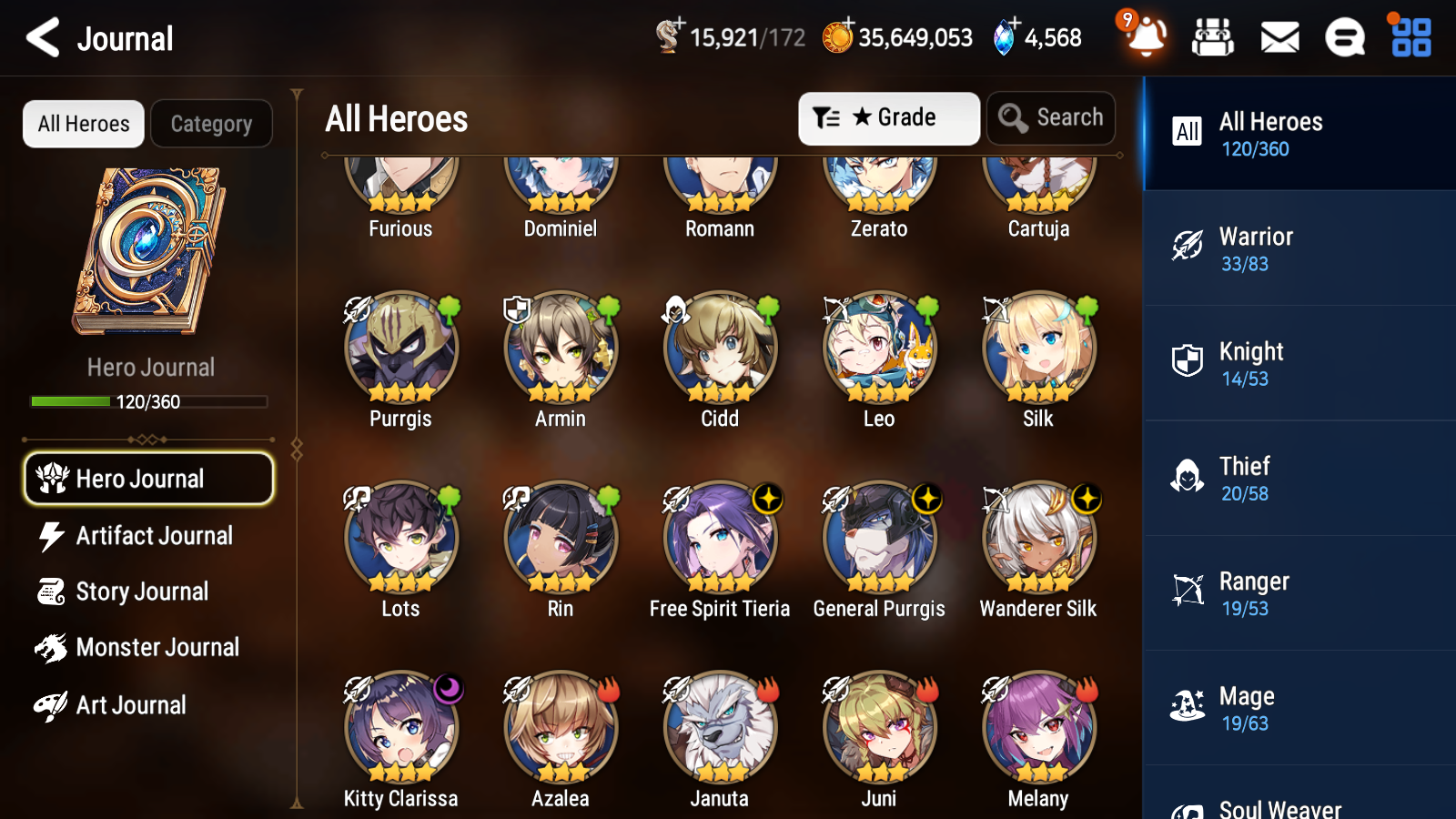Select the All Heroes tab
The height and width of the screenshot is (819, 1456).
click(83, 124)
